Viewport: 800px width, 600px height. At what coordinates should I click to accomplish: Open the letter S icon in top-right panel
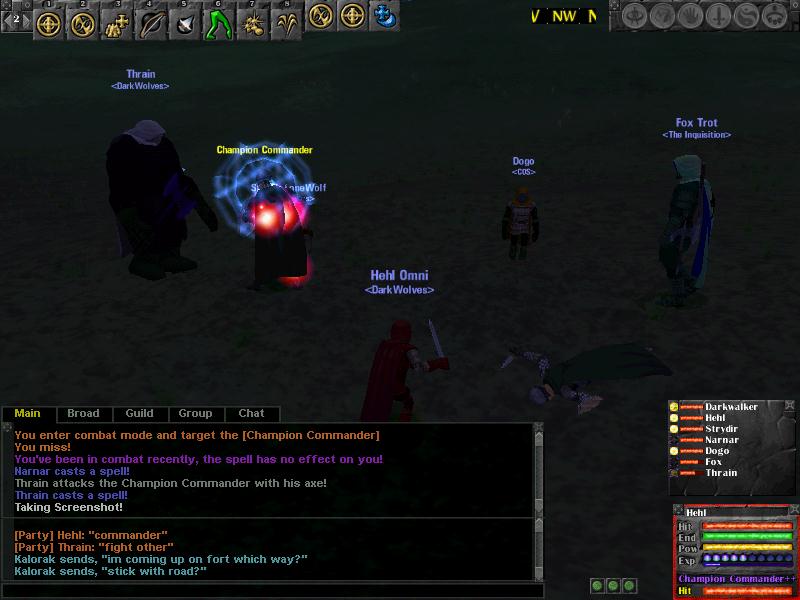pos(746,17)
